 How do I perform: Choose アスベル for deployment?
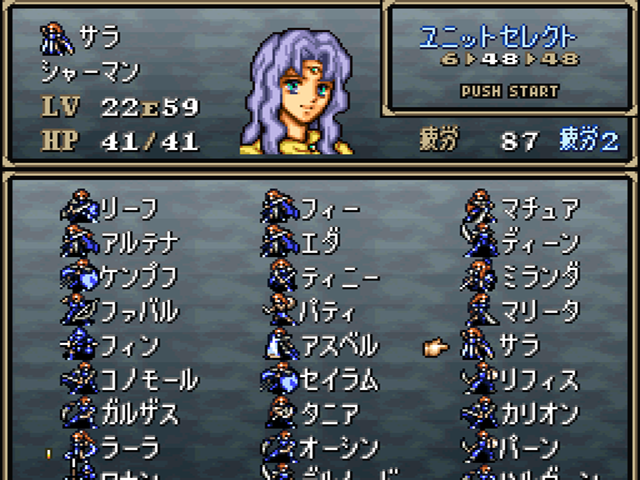338,346
